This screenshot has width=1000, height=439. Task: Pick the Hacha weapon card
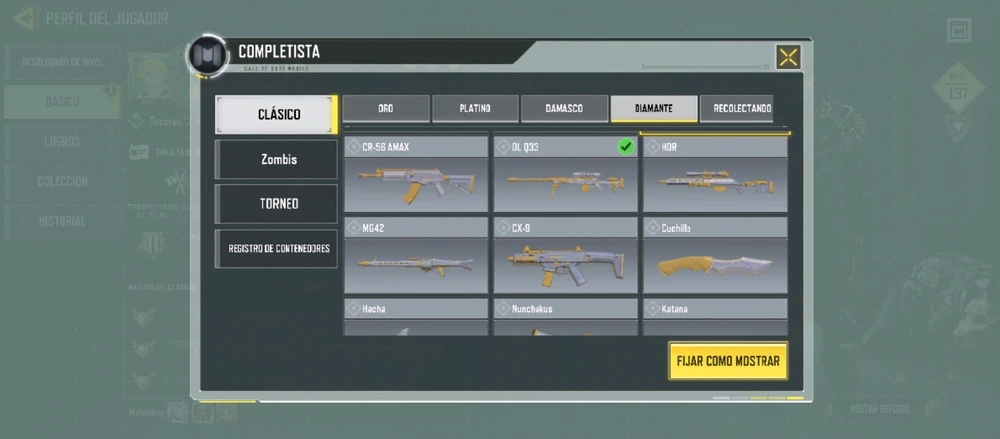point(416,317)
